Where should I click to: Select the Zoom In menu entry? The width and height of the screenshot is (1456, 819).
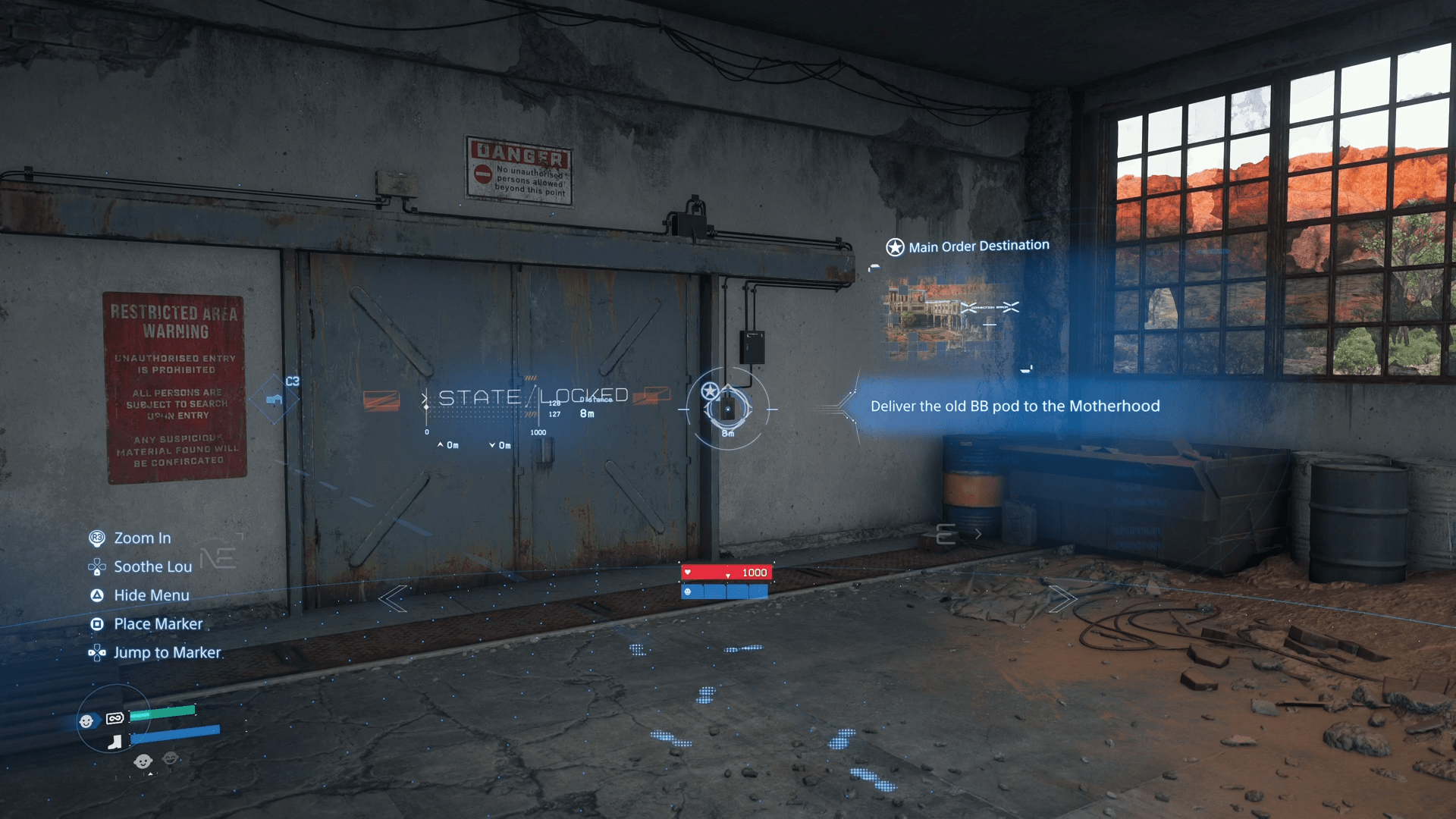pos(141,538)
